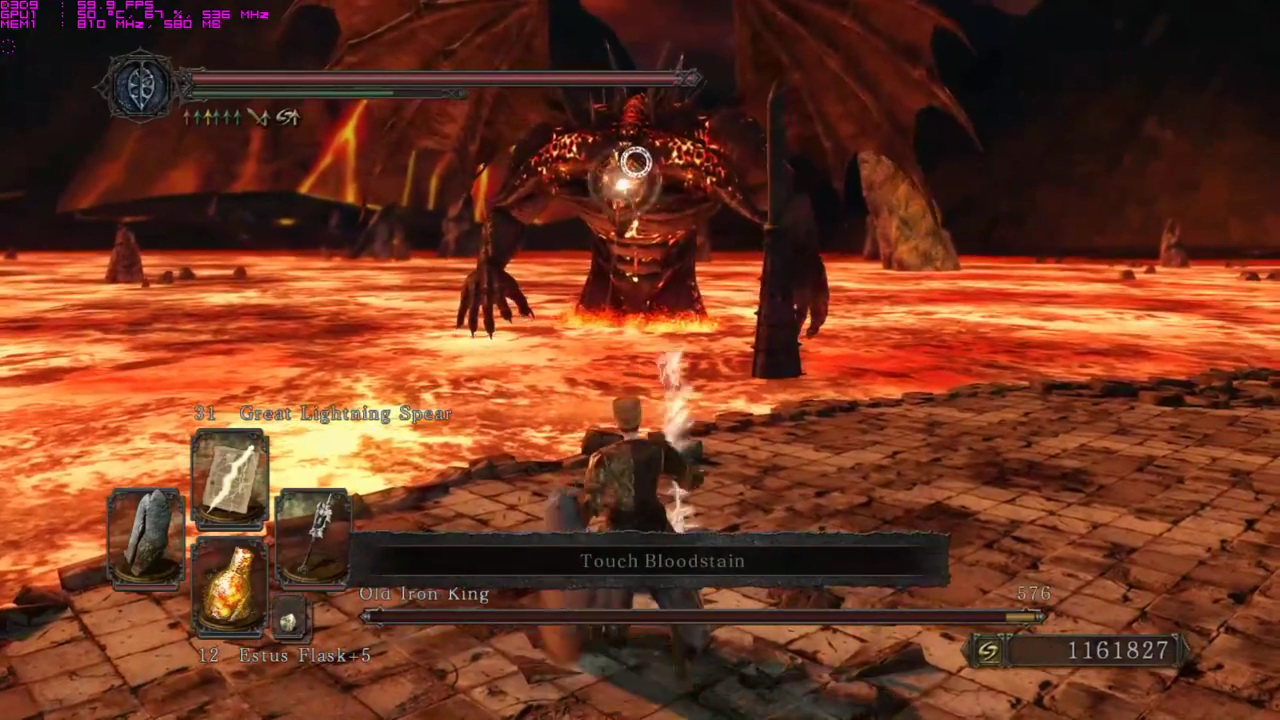Choose the halberd right-hand weapon slot
This screenshot has height=720, width=1280.
pos(313,536)
